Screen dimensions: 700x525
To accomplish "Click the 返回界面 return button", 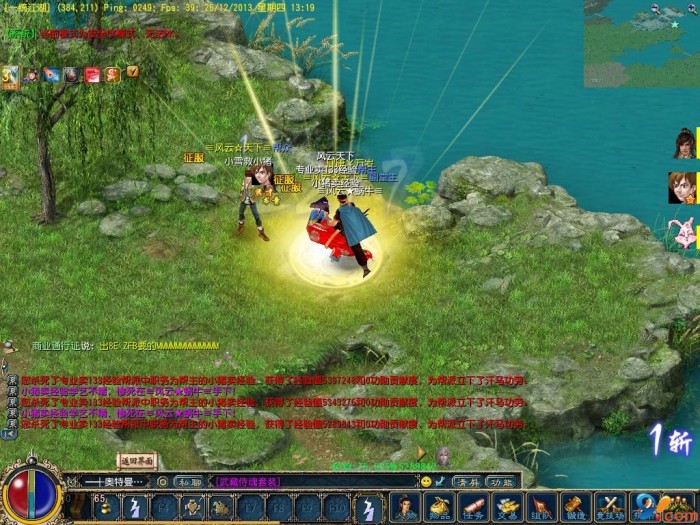I will [x=139, y=461].
